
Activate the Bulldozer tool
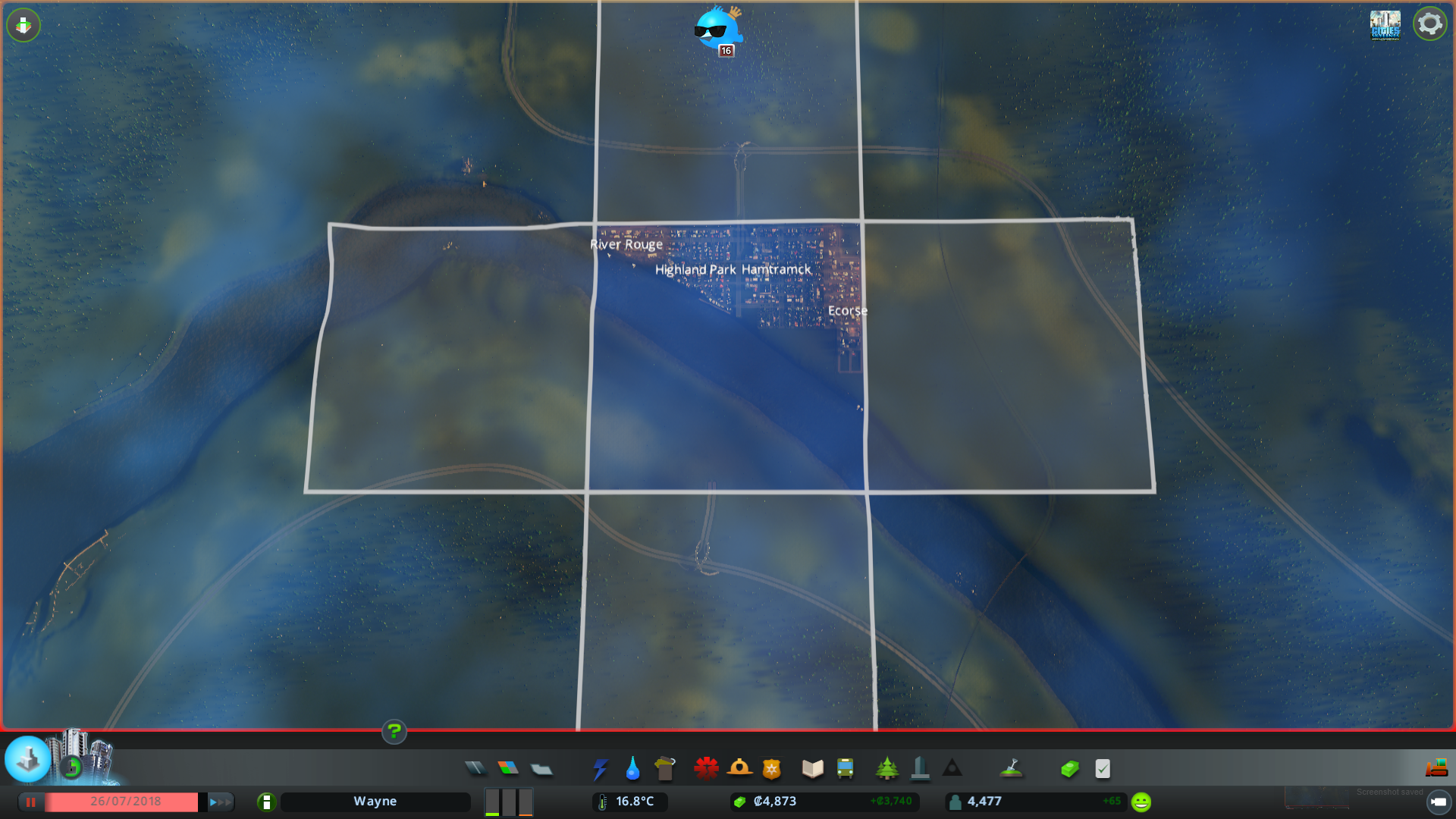1438,767
